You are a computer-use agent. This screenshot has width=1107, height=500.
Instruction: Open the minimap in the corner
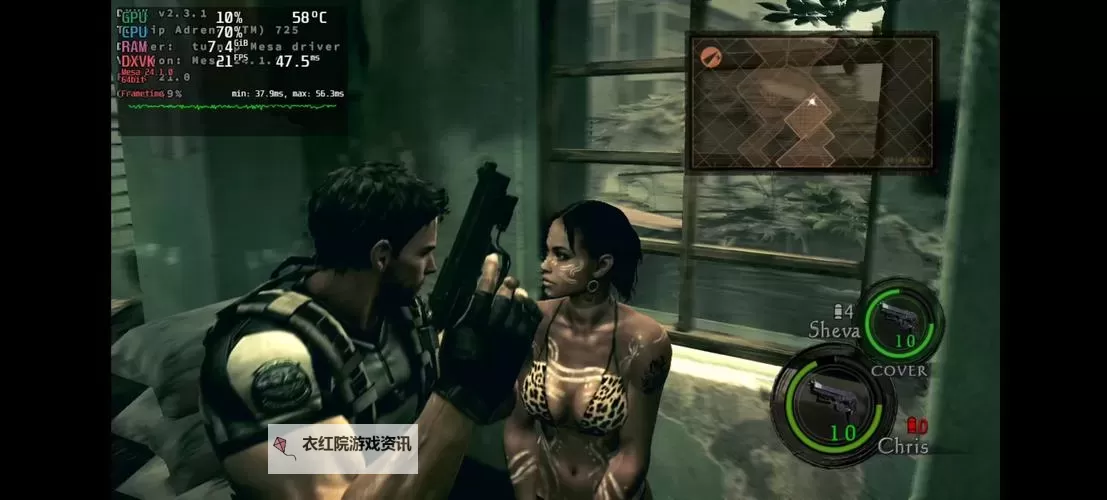pos(811,101)
